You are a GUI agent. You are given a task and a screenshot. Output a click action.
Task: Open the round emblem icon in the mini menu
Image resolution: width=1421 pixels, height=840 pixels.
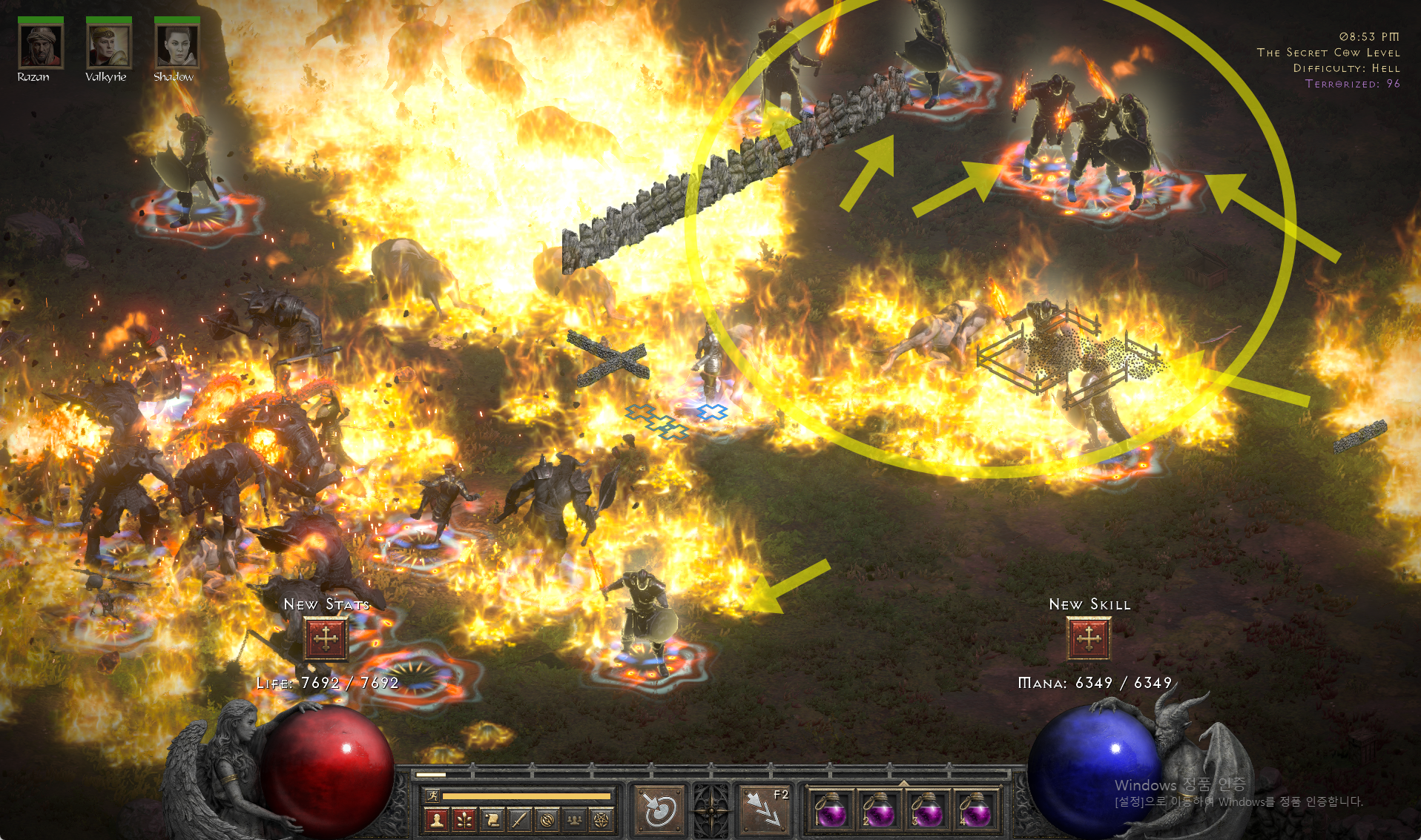[547, 819]
